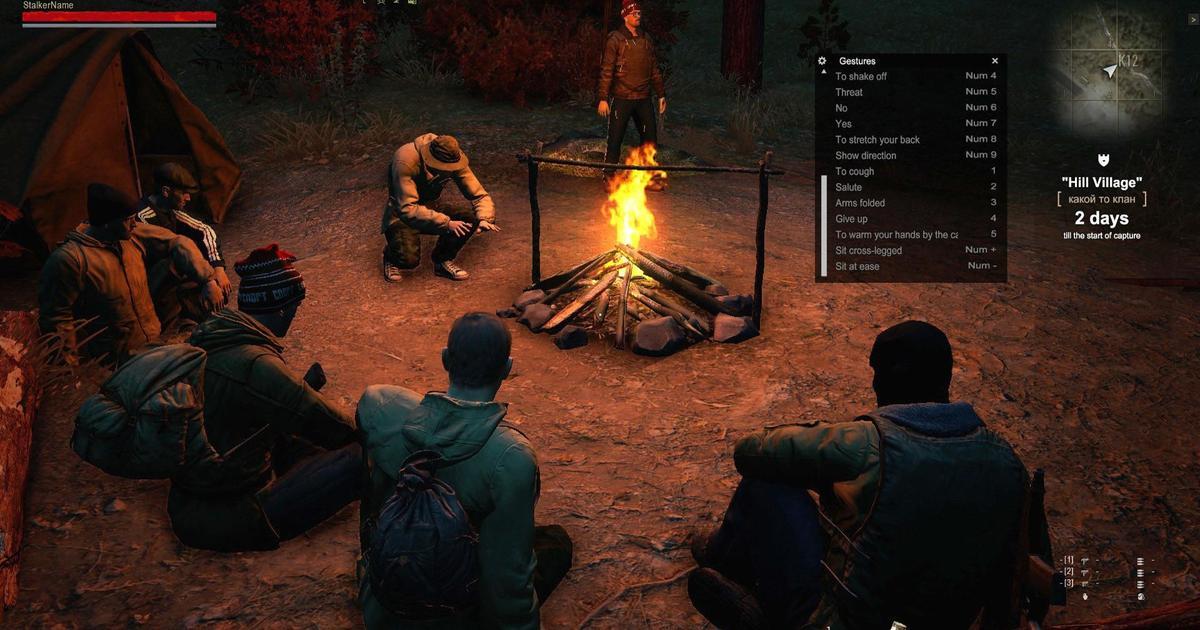
Task: Perform the Salute gesture
Action: pyautogui.click(x=849, y=187)
